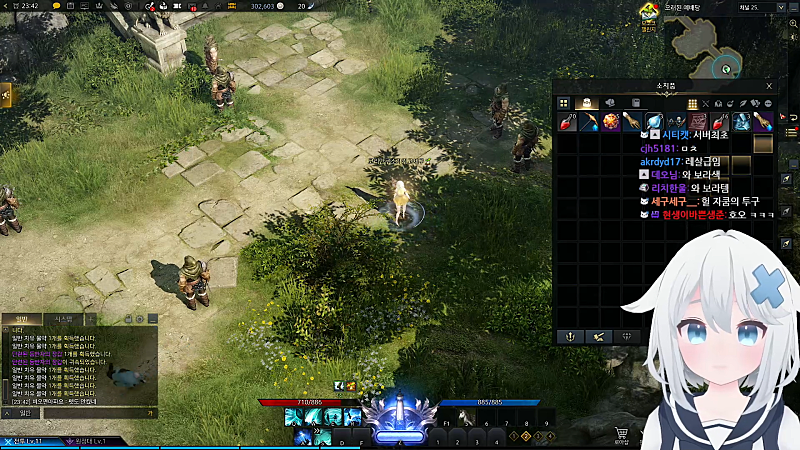Open the chat window settings gear
Viewport: 800px width, 450px height.
click(x=139, y=319)
